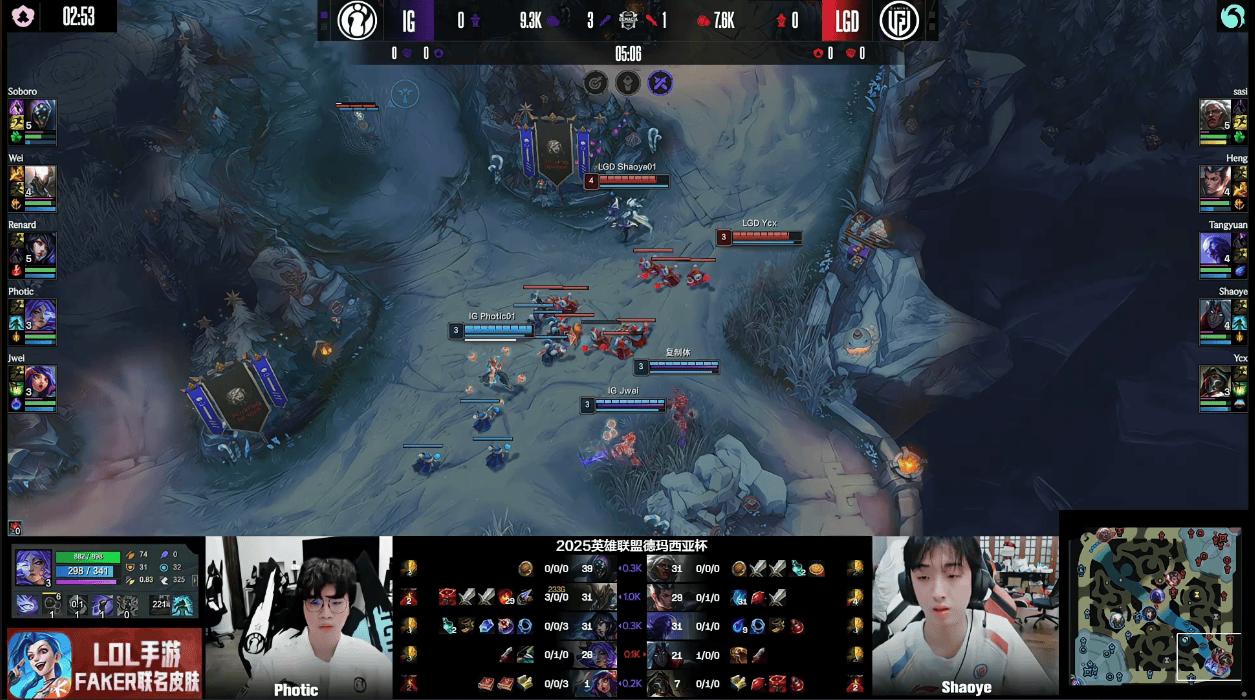Screen dimensions: 1255x700
Task: Select Soboro's champion portrait in the sidebar
Action: tap(43, 113)
